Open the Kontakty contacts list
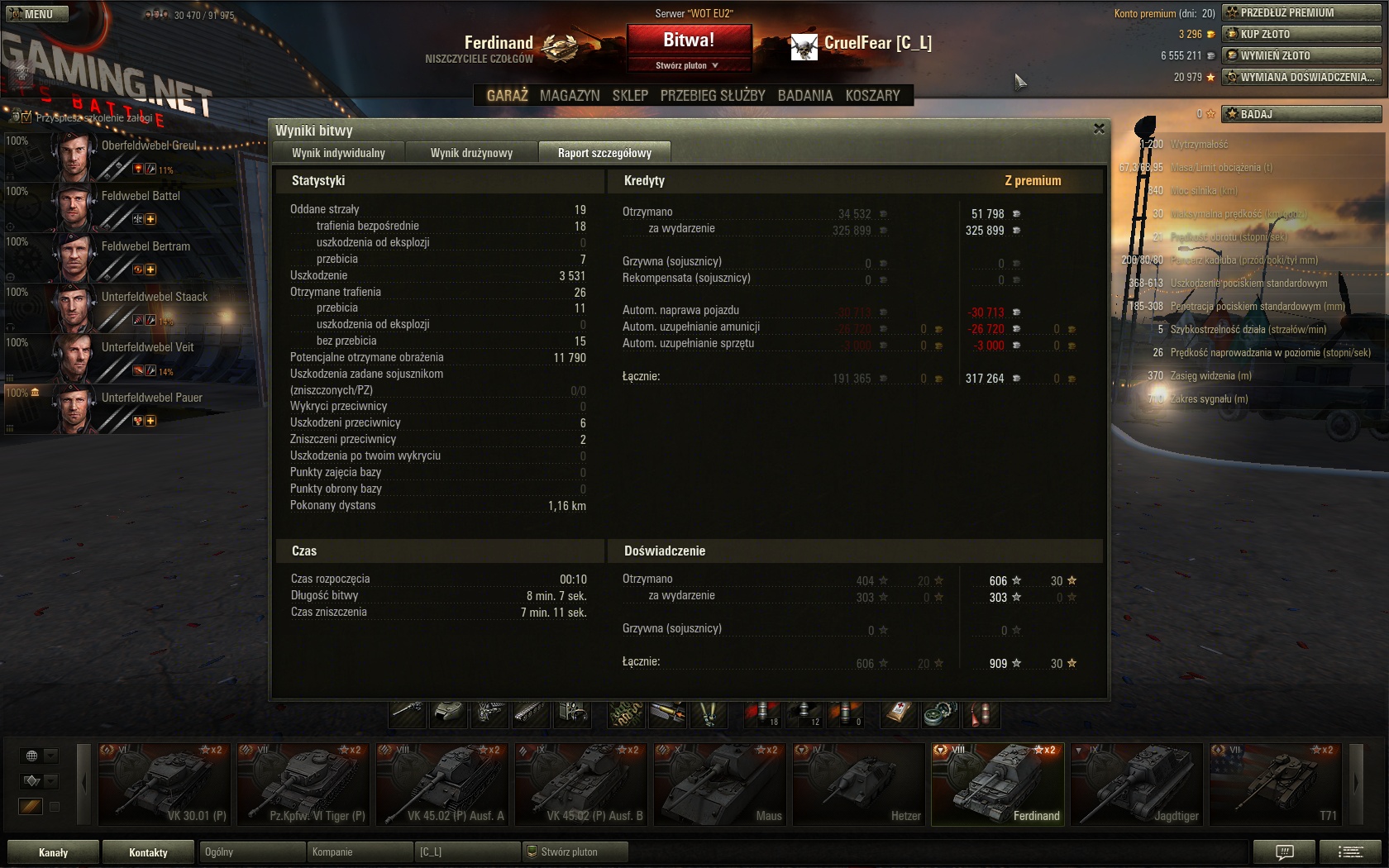 (148, 852)
